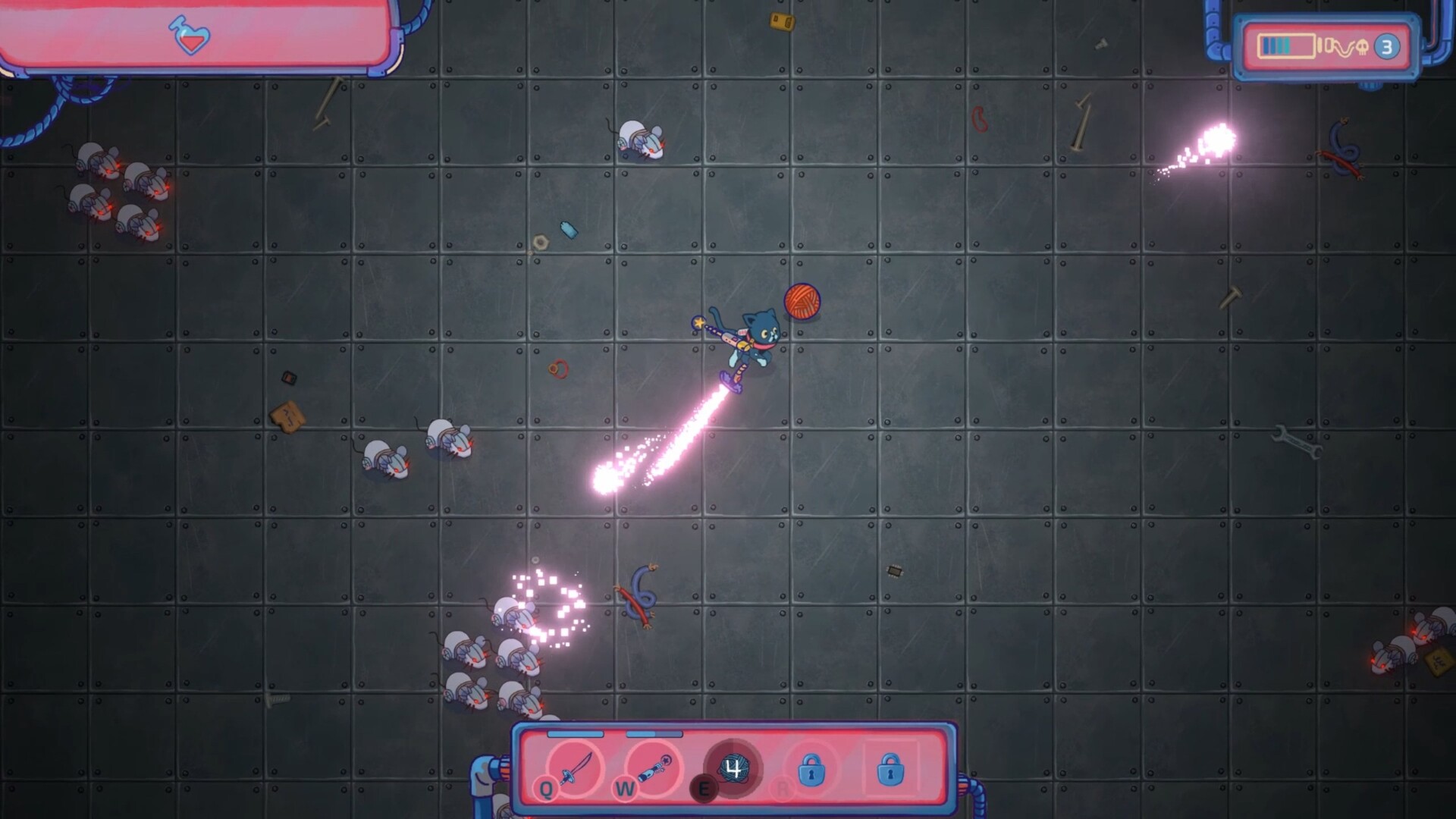Select the W key label under the bat slot
The height and width of the screenshot is (819, 1456).
click(626, 789)
